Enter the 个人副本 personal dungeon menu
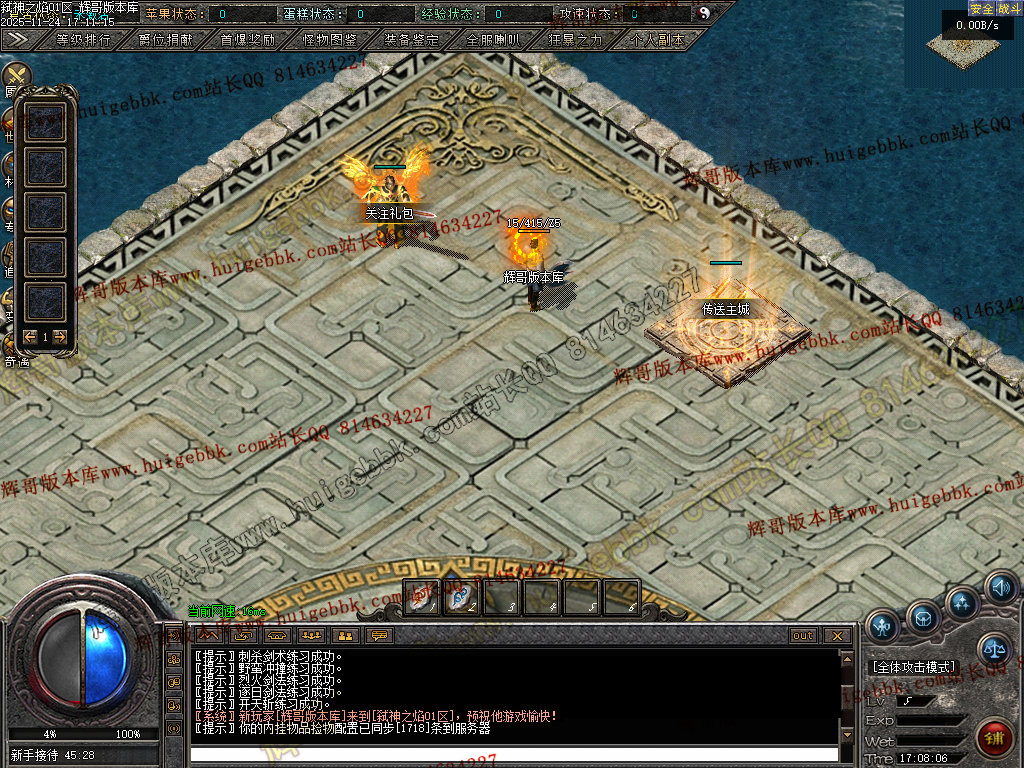The height and width of the screenshot is (768, 1024). coord(657,41)
